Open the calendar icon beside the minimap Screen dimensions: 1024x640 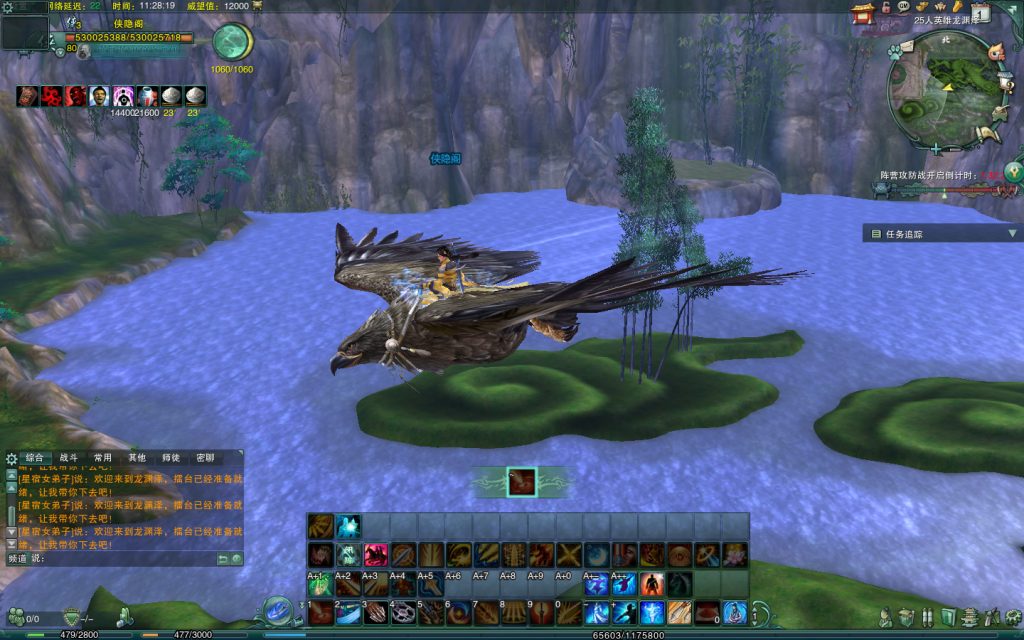click(x=981, y=13)
